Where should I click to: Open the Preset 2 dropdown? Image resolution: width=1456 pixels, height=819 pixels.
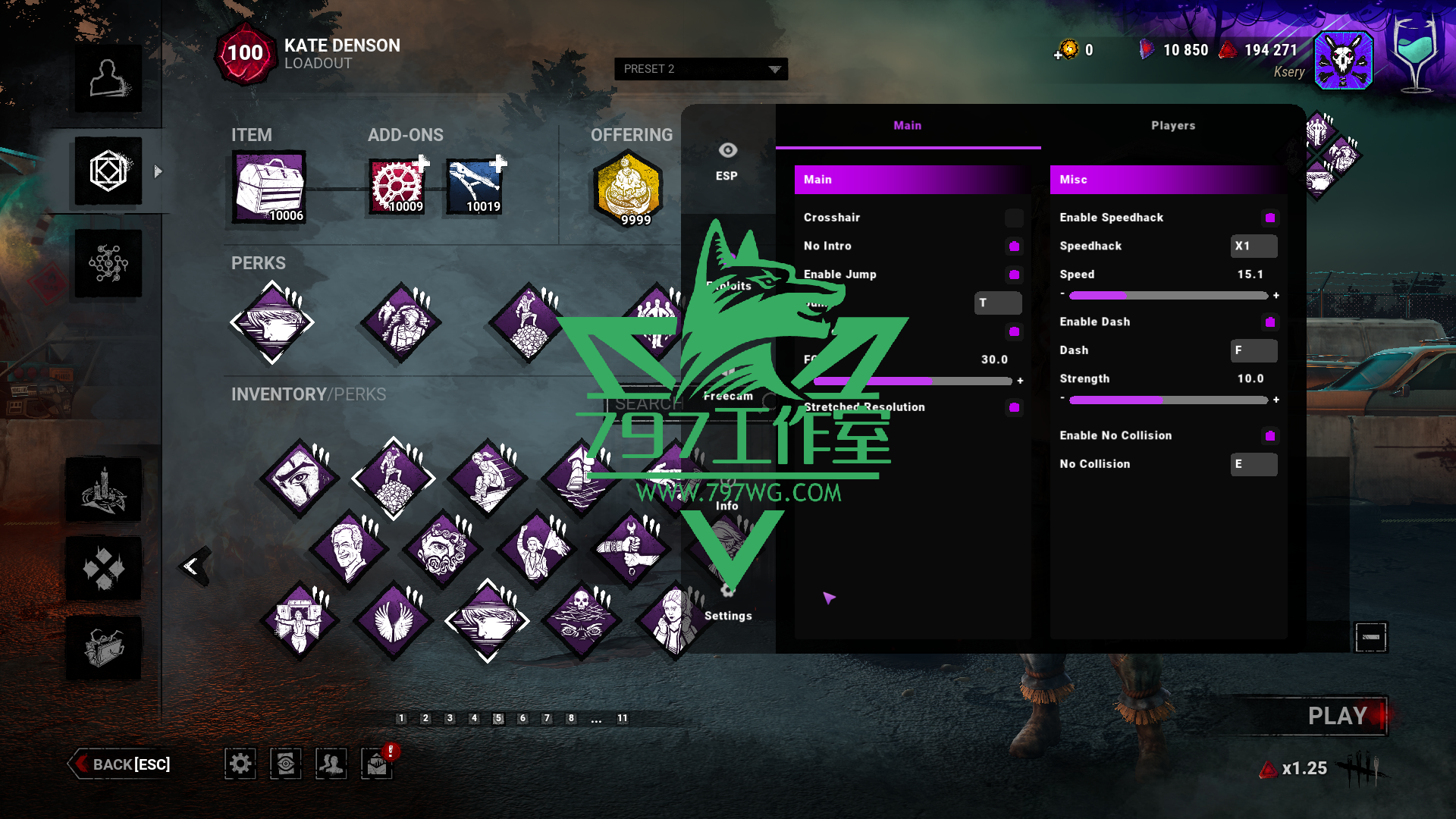coord(701,69)
